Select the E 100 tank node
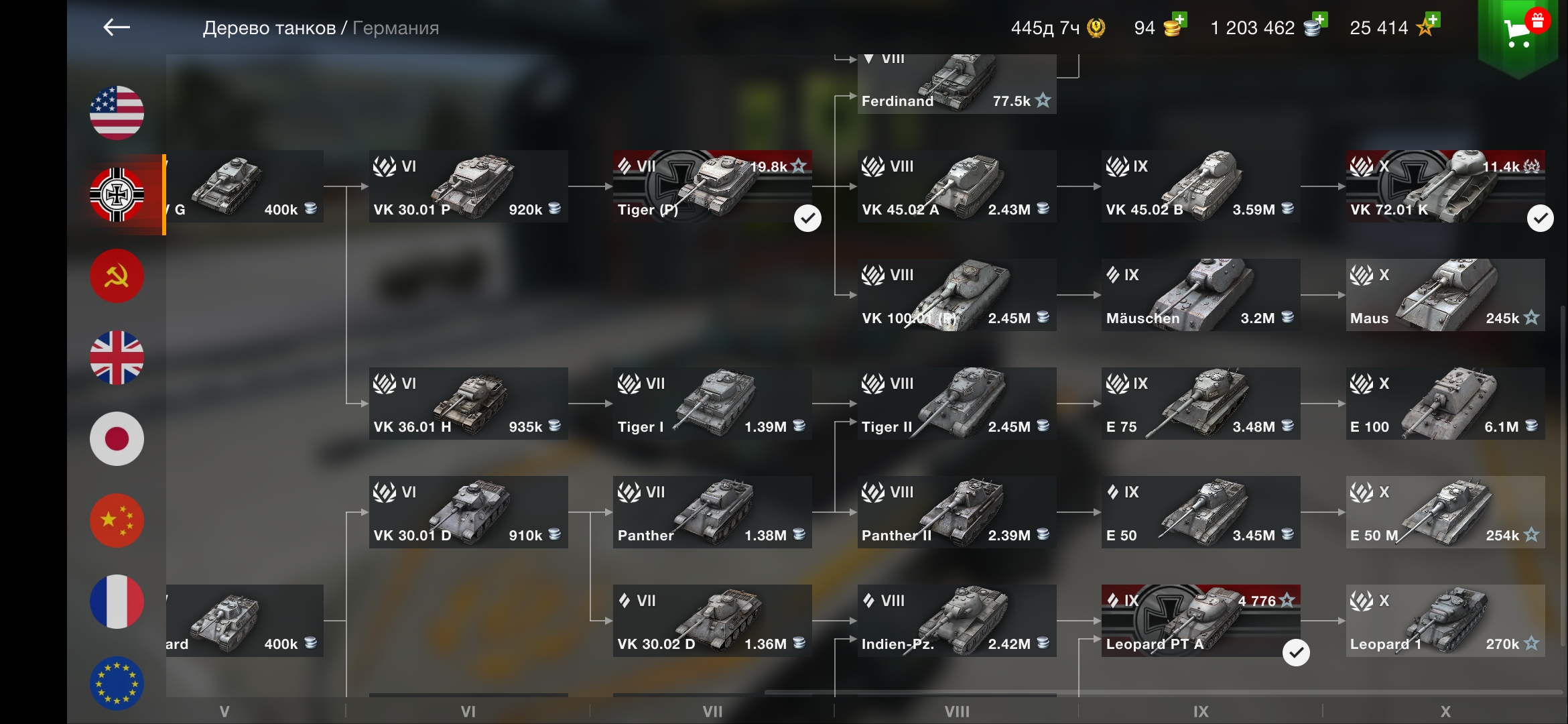Screen dimensions: 1568x724 (x=1445, y=404)
